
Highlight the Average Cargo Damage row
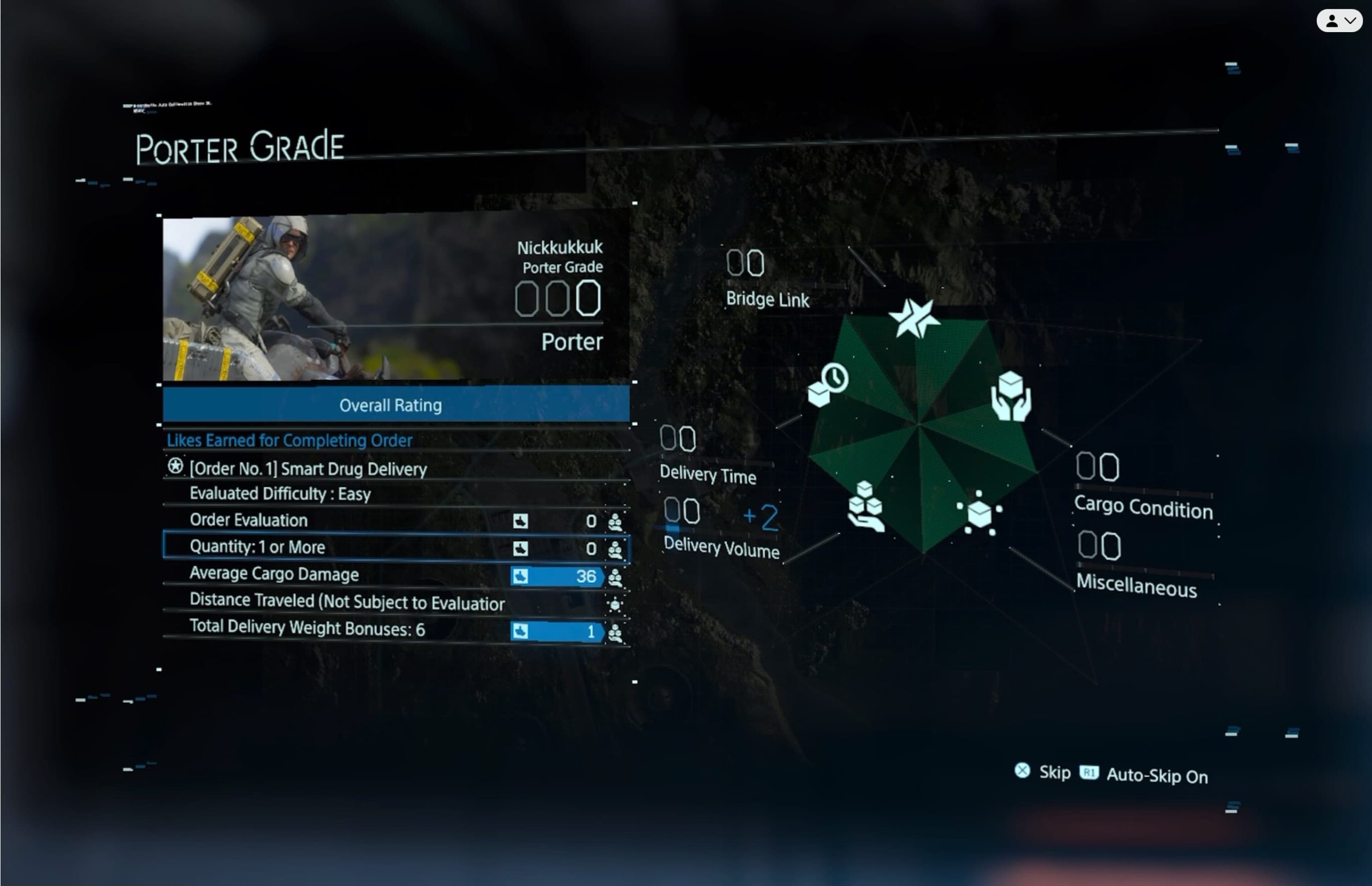tap(396, 574)
